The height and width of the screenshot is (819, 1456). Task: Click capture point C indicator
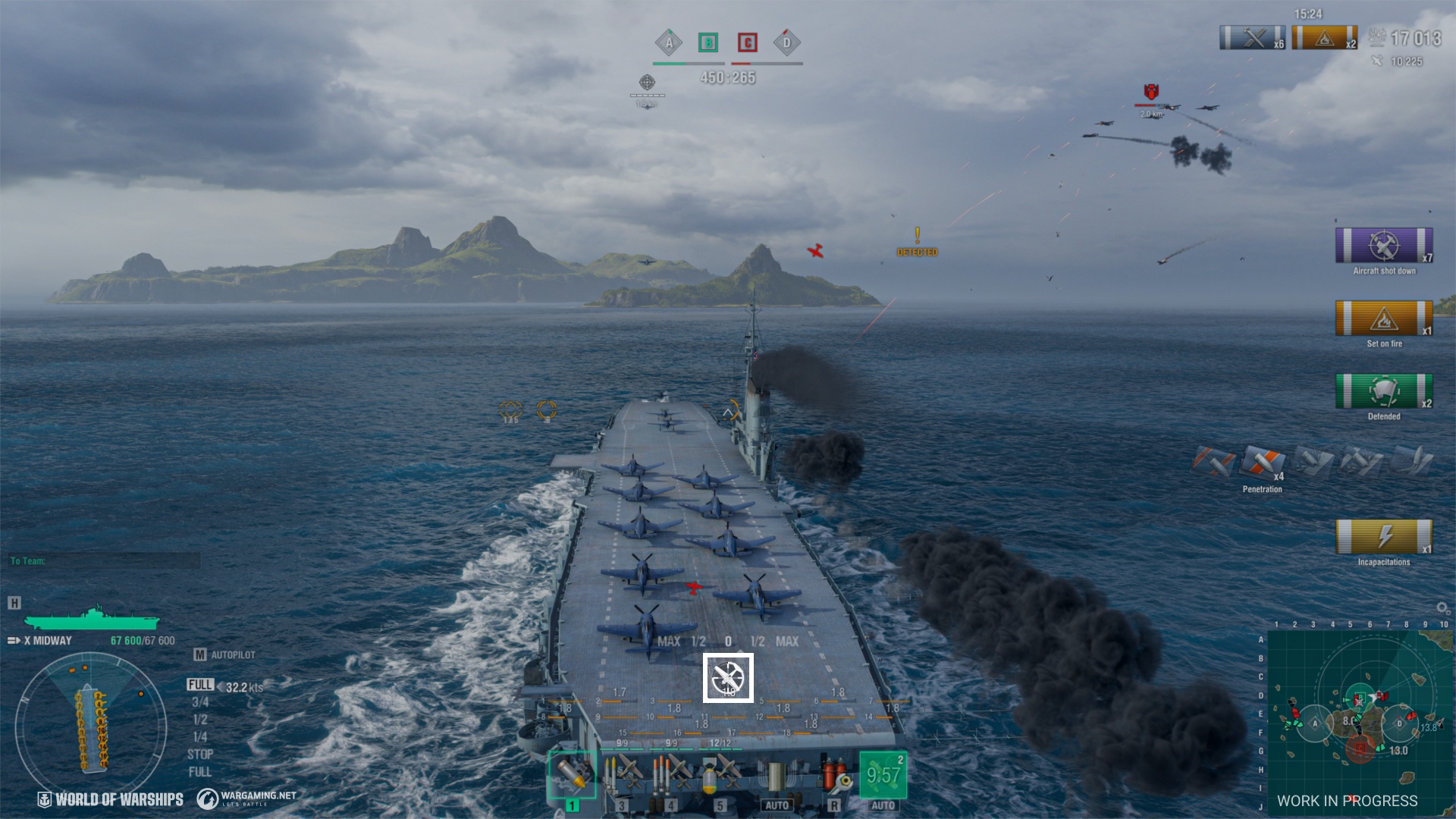[x=748, y=43]
